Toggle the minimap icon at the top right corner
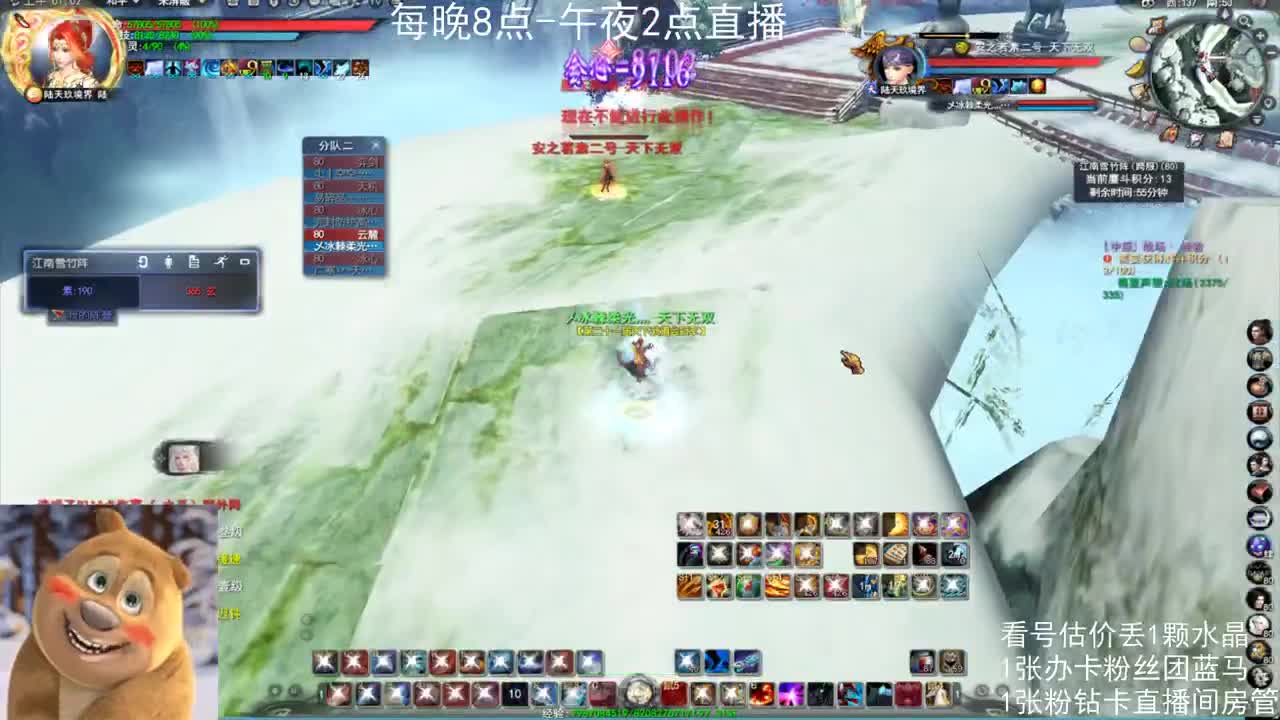The image size is (1280, 720). tap(1245, 21)
